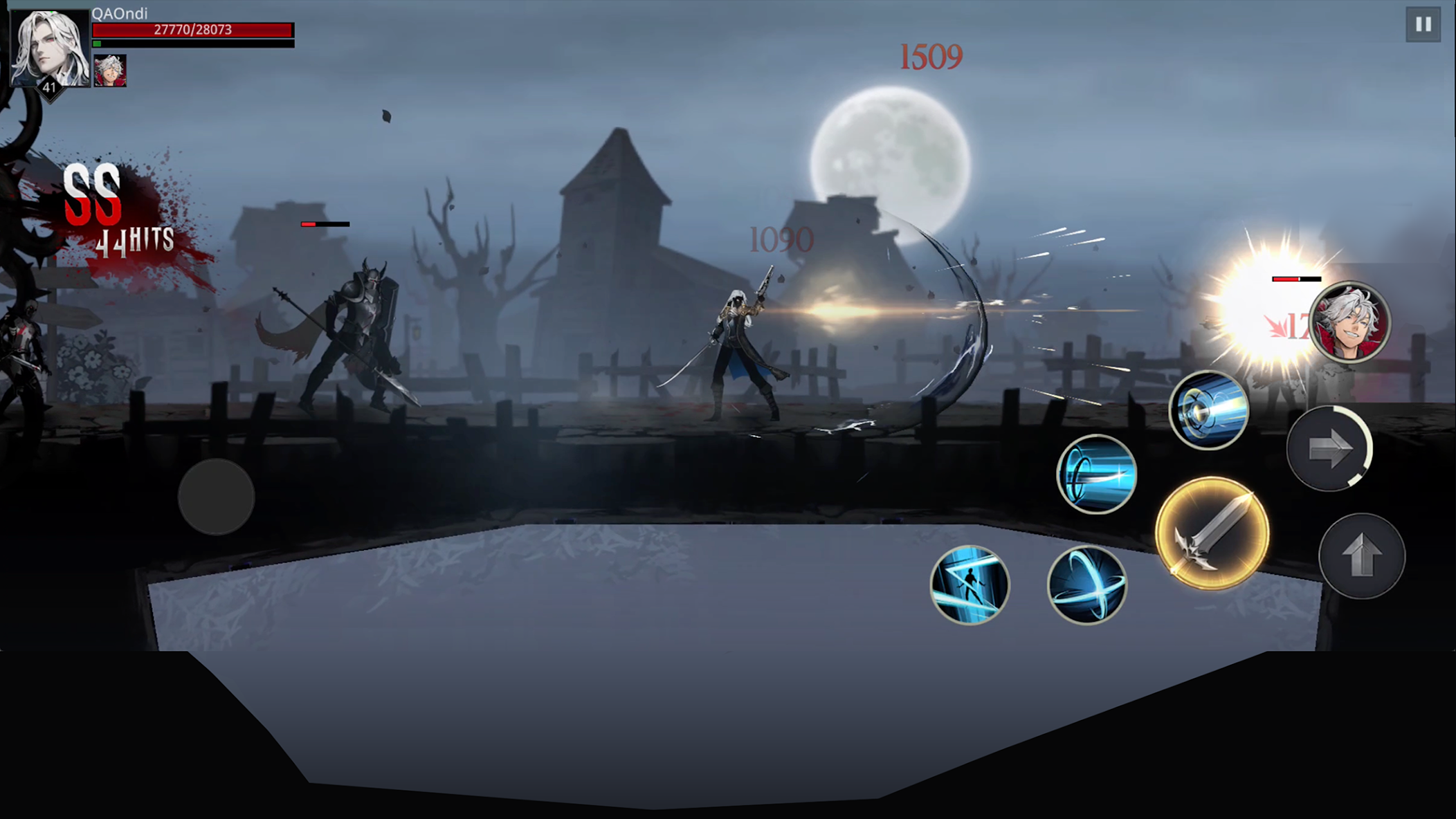
Task: Pause the game
Action: point(1422,23)
